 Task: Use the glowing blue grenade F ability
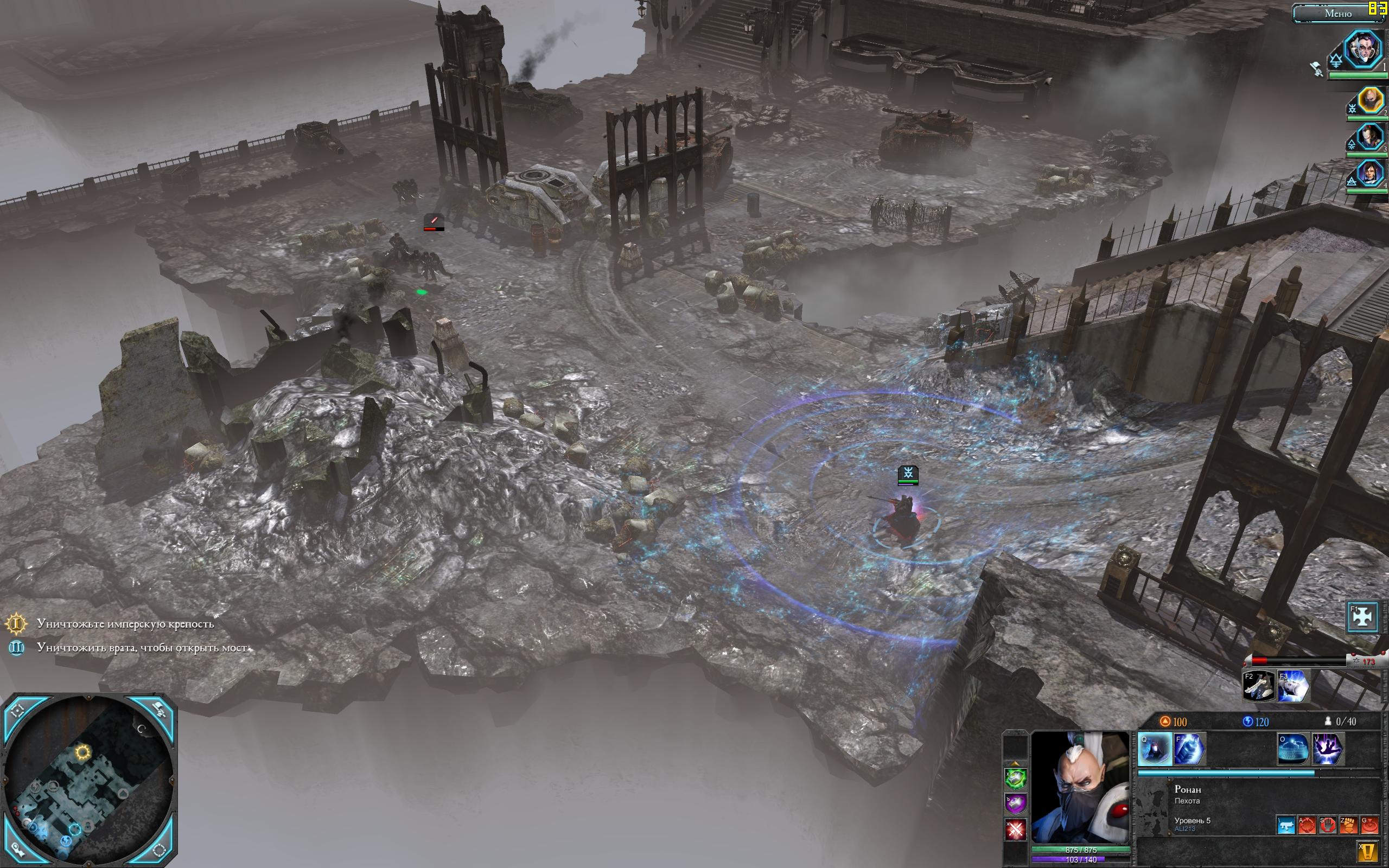point(1187,749)
